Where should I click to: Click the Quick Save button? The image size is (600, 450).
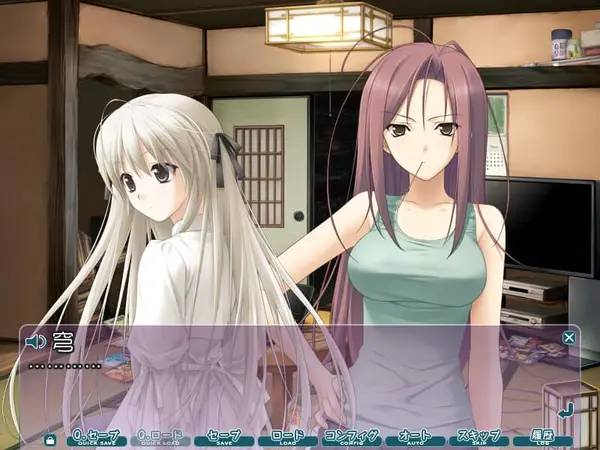point(95,438)
